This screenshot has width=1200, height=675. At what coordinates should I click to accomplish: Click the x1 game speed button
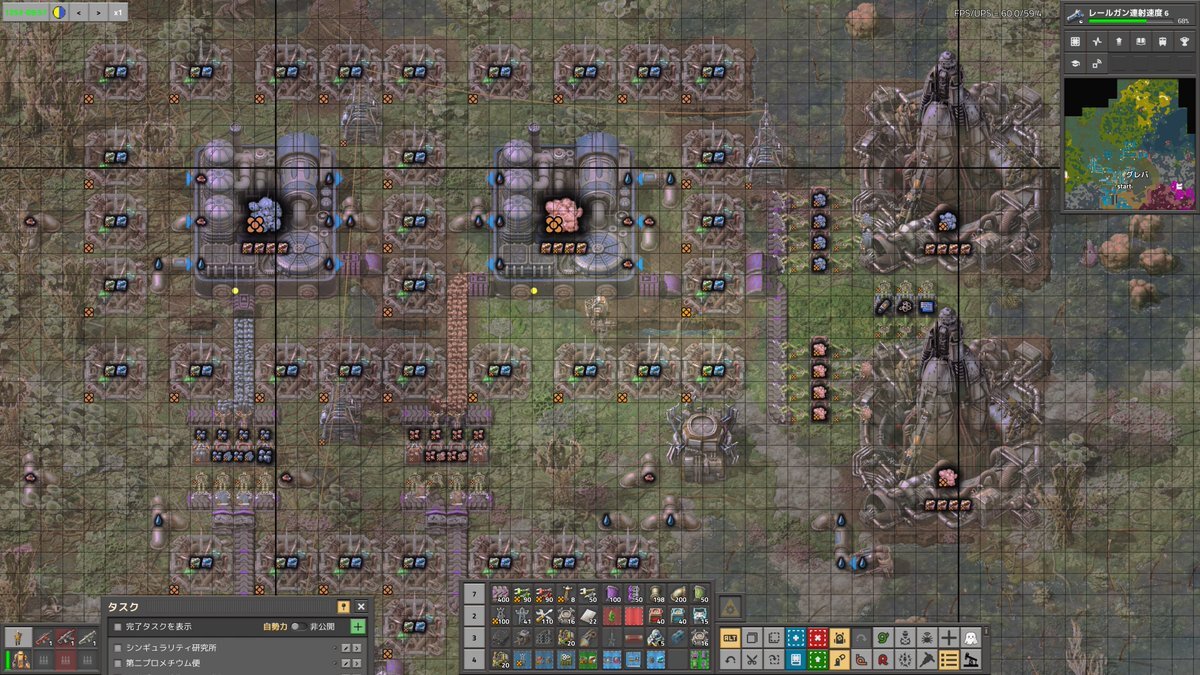pos(118,12)
